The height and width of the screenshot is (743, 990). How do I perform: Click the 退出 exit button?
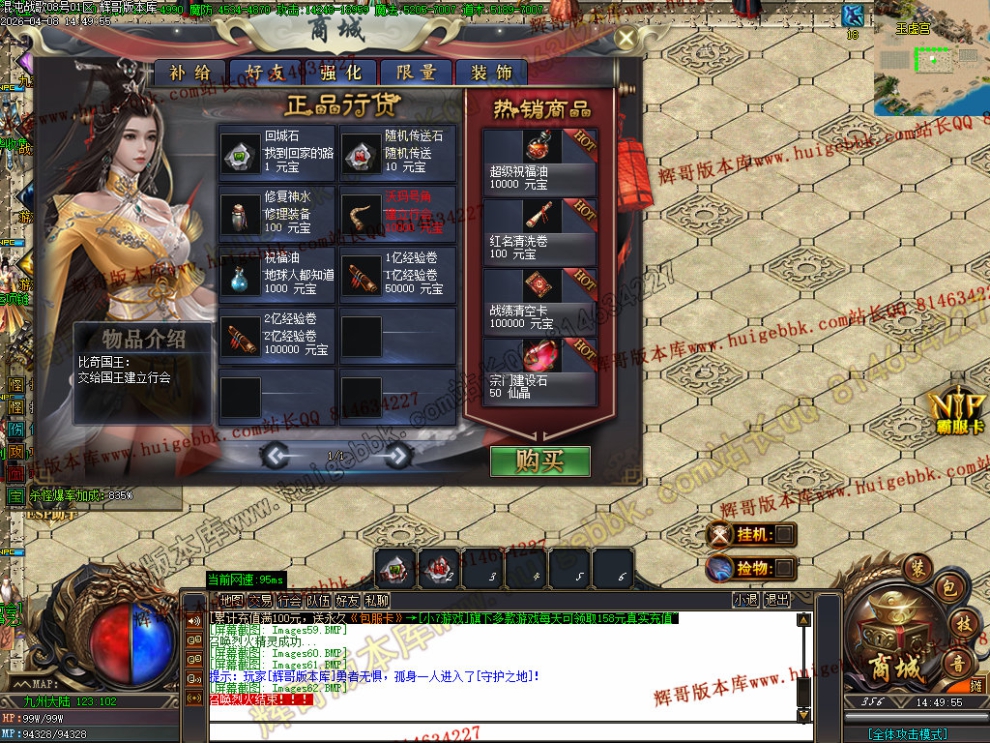tap(776, 600)
